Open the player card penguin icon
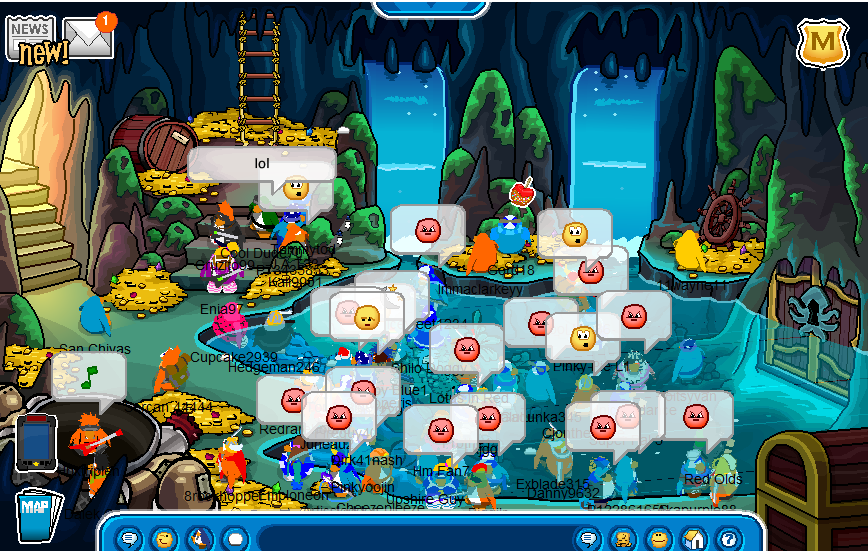Image resolution: width=868 pixels, height=551 pixels. (x=623, y=539)
